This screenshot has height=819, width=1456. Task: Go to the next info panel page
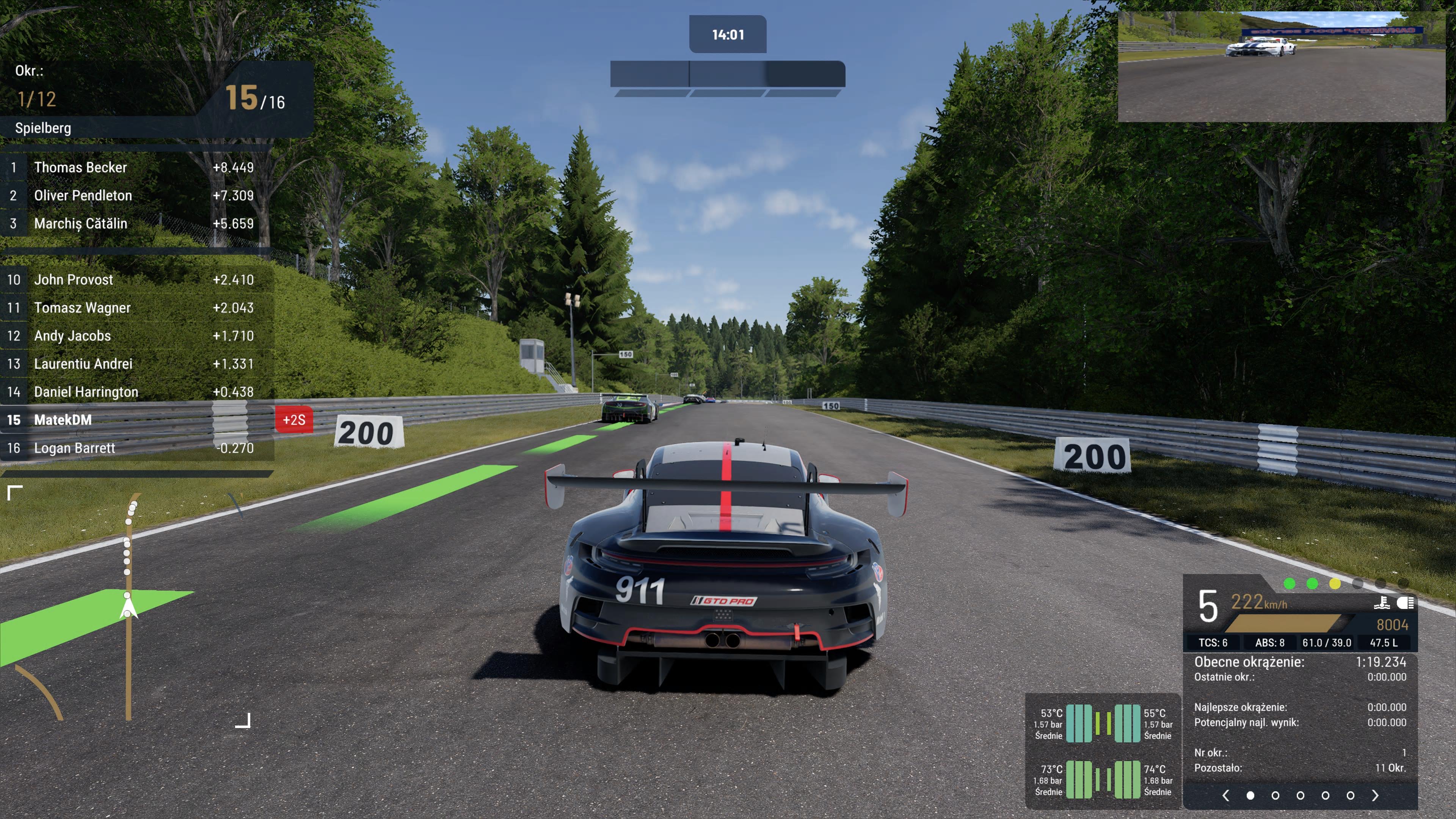[1375, 796]
